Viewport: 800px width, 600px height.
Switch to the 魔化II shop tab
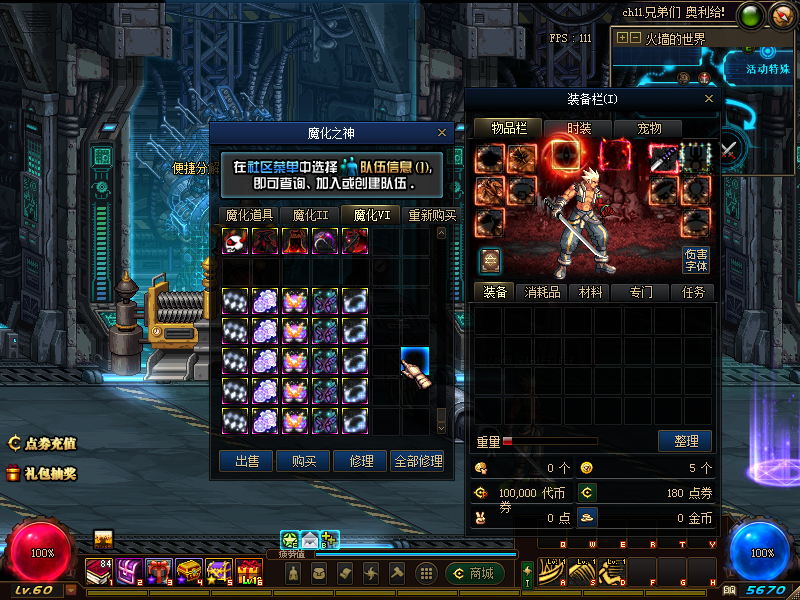coord(310,215)
